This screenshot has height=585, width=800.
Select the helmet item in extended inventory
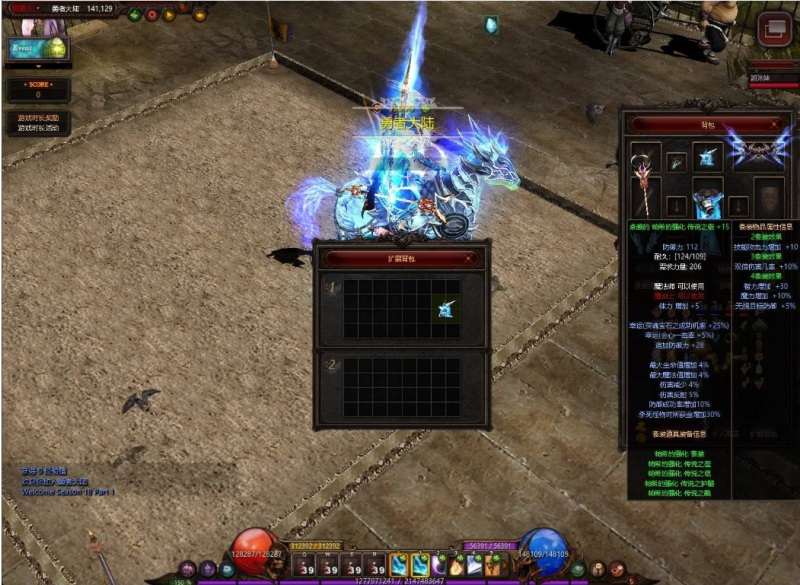(x=445, y=309)
